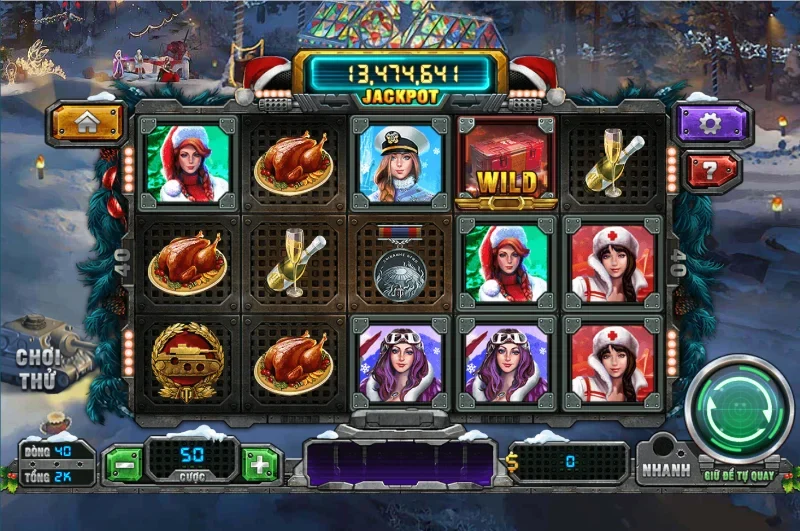Decrease the bet with minus button

click(x=123, y=464)
